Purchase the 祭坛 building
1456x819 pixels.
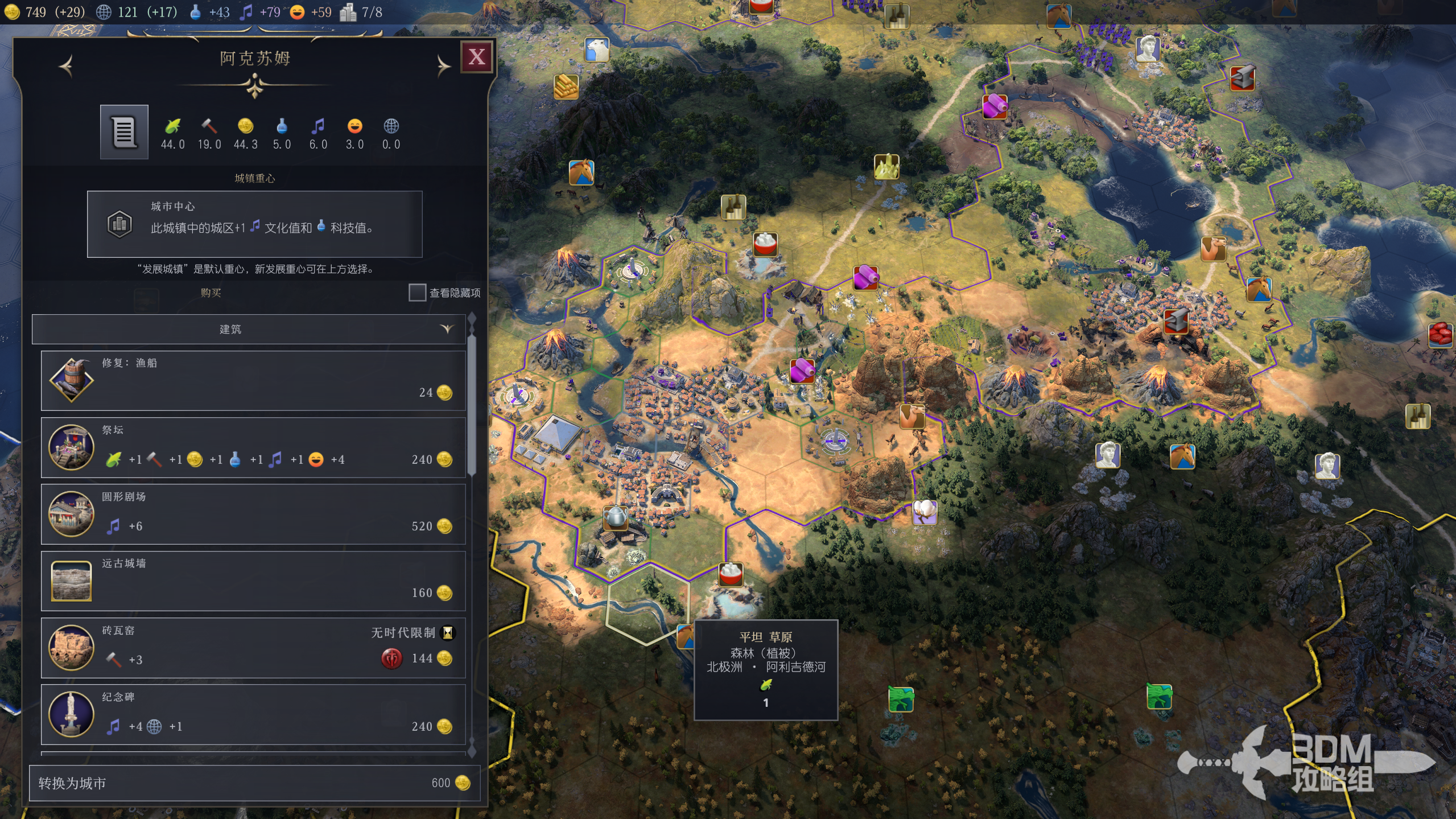pos(253,447)
